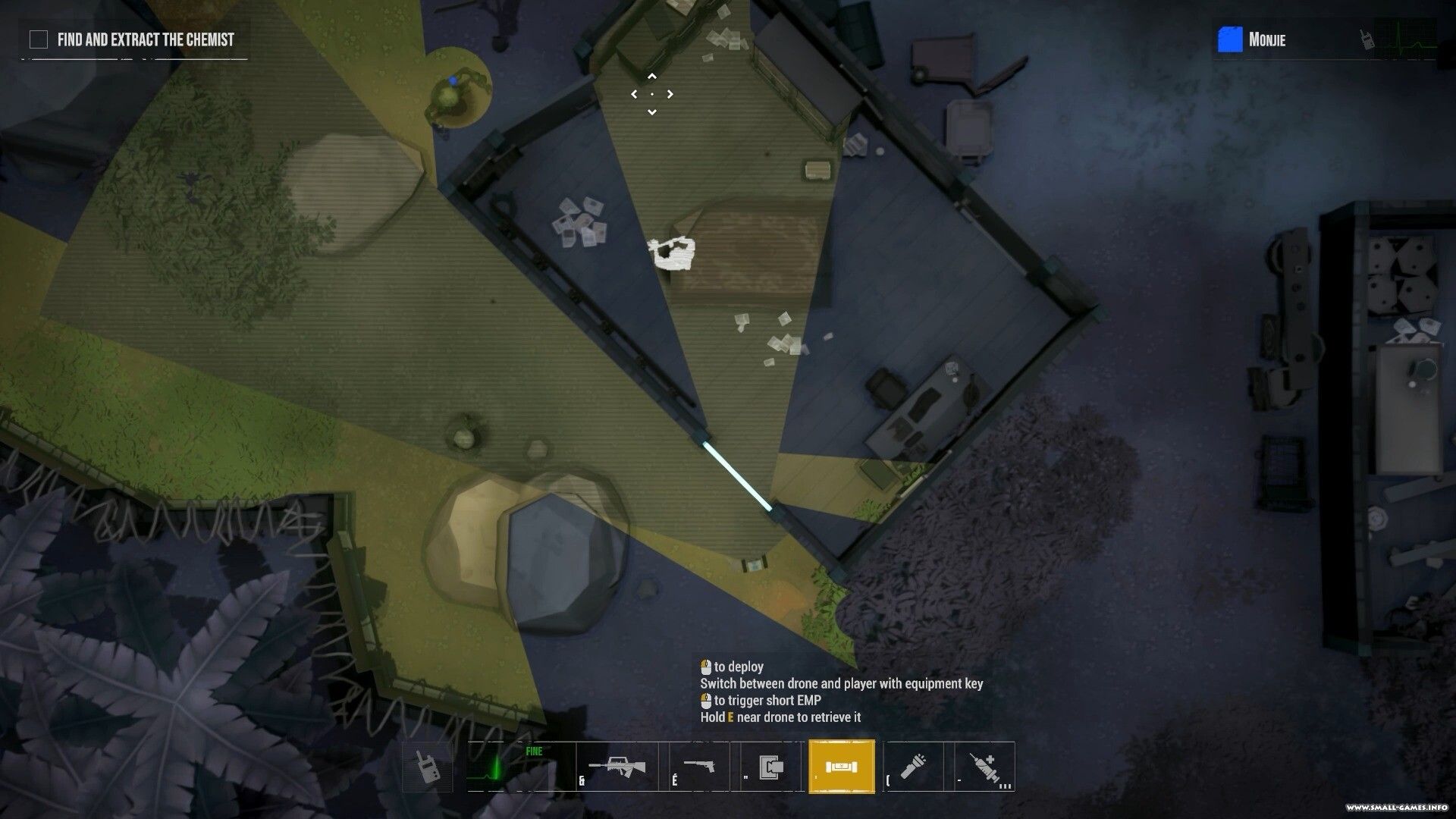
Task: Switch to the silenced pistol slot
Action: tap(698, 767)
